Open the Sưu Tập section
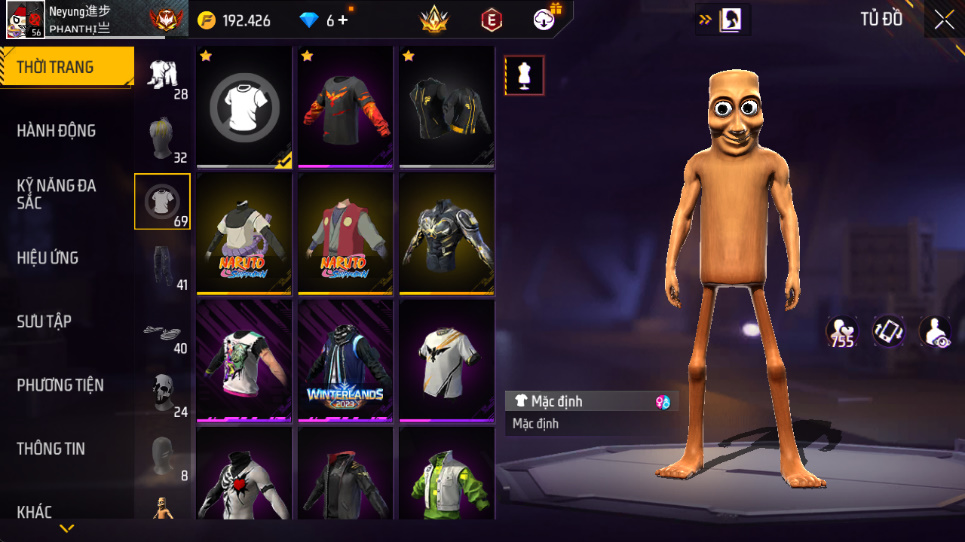965x542 pixels. 44,321
